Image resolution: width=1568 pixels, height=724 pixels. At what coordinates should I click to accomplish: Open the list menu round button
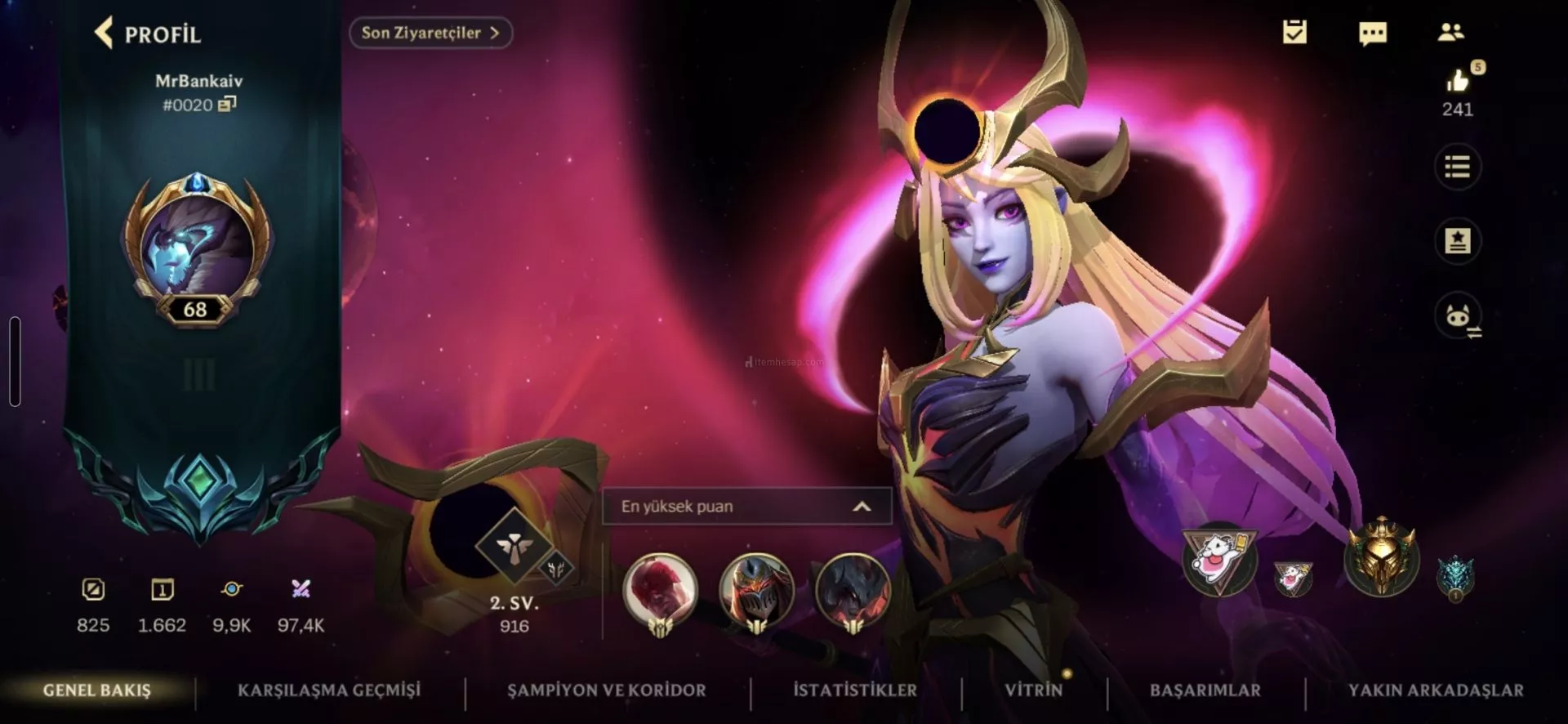coord(1458,168)
